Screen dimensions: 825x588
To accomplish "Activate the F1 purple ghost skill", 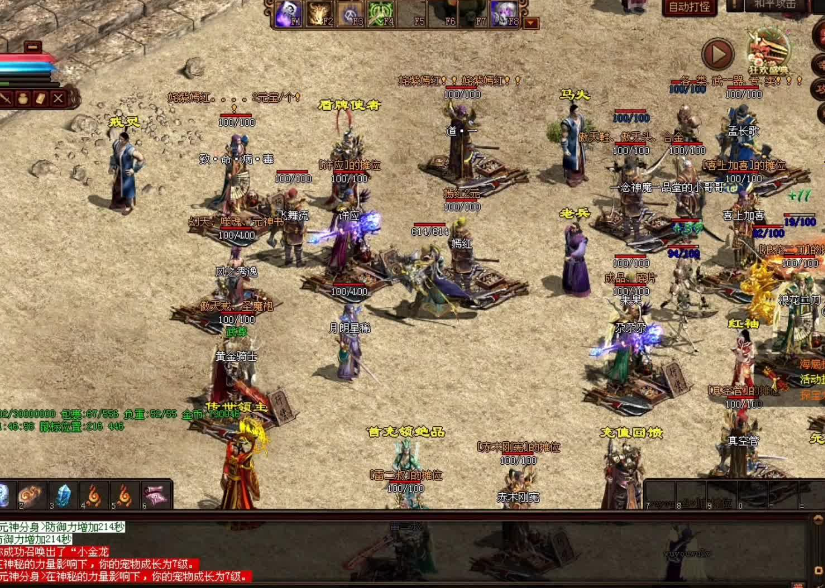I will (289, 14).
